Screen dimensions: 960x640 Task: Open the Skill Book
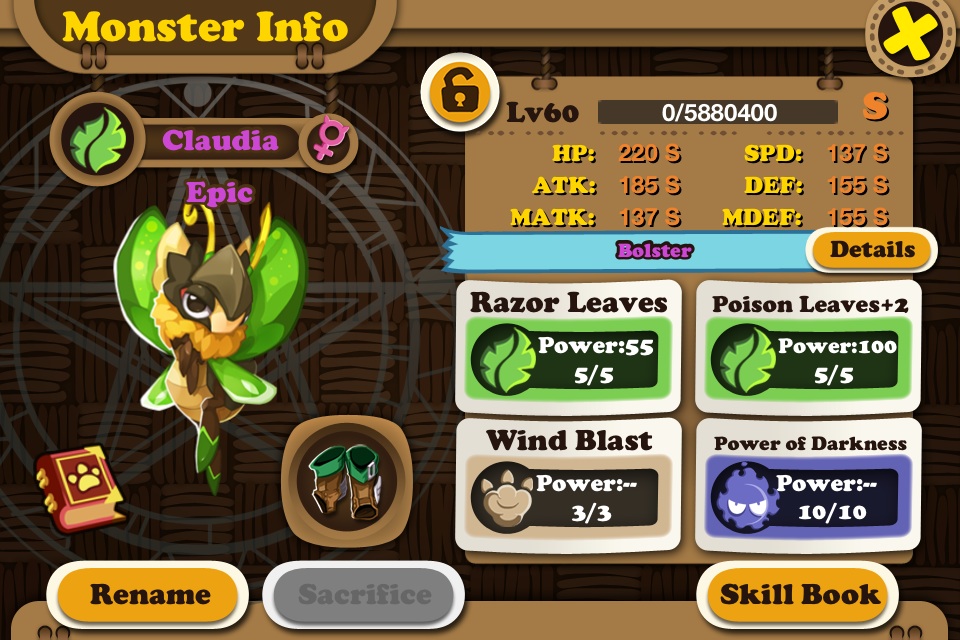click(800, 594)
